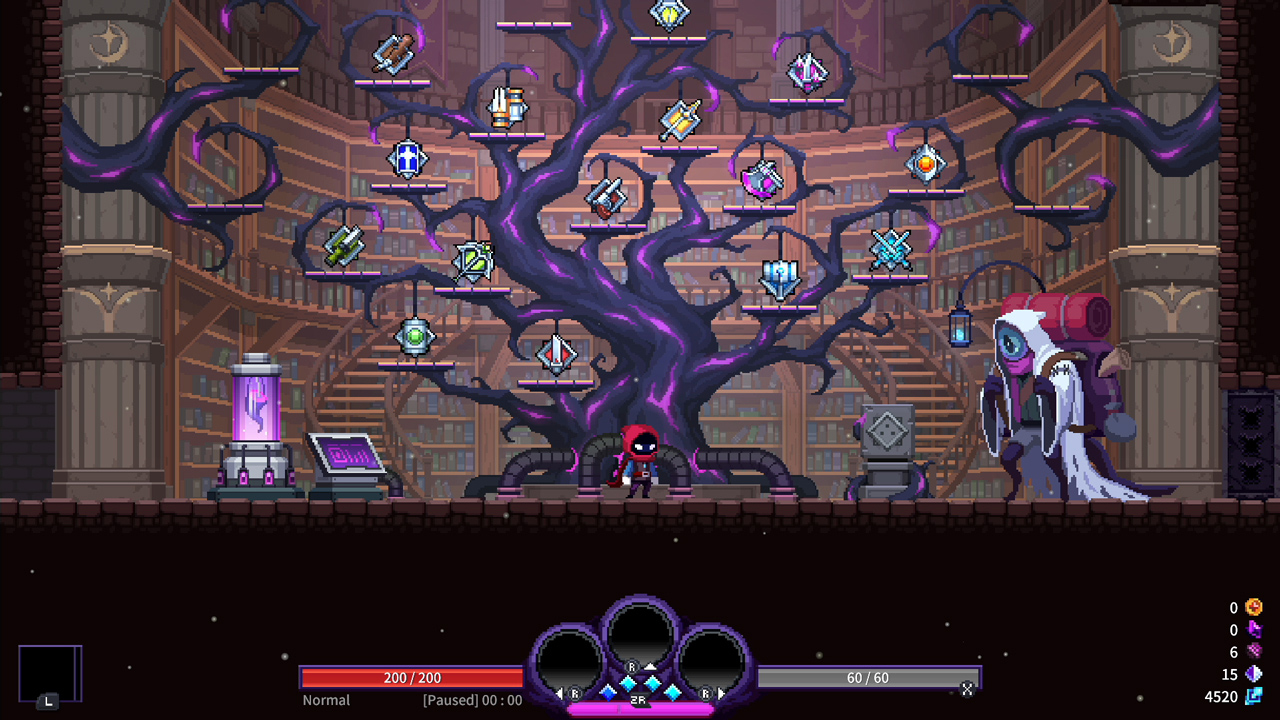The width and height of the screenshot is (1280, 720).
Task: Select the orange flame orb pendant
Action: (927, 163)
